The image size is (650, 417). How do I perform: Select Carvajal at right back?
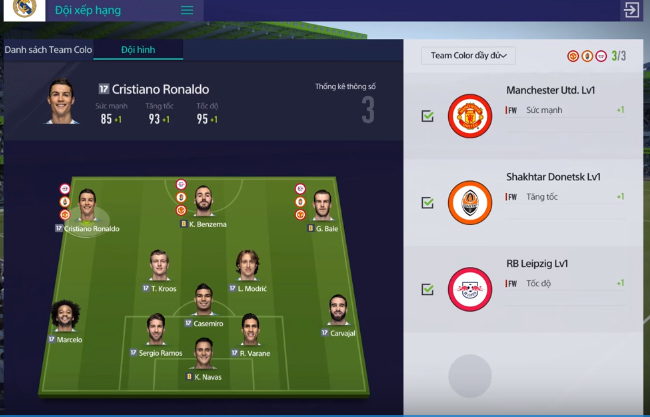point(338,311)
